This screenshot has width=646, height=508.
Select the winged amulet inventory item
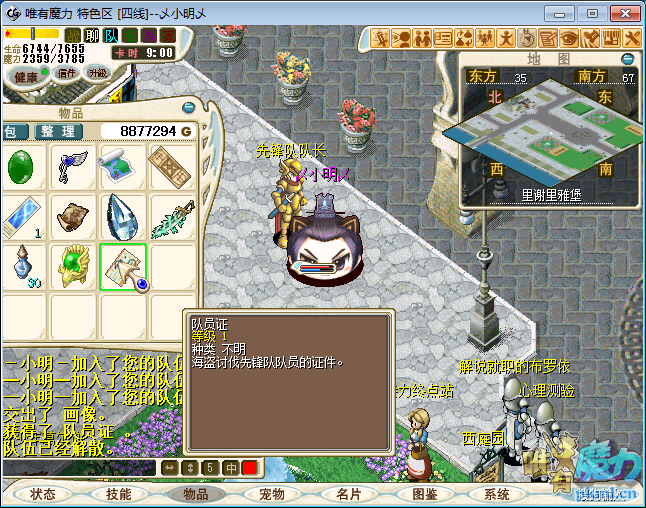point(73,167)
